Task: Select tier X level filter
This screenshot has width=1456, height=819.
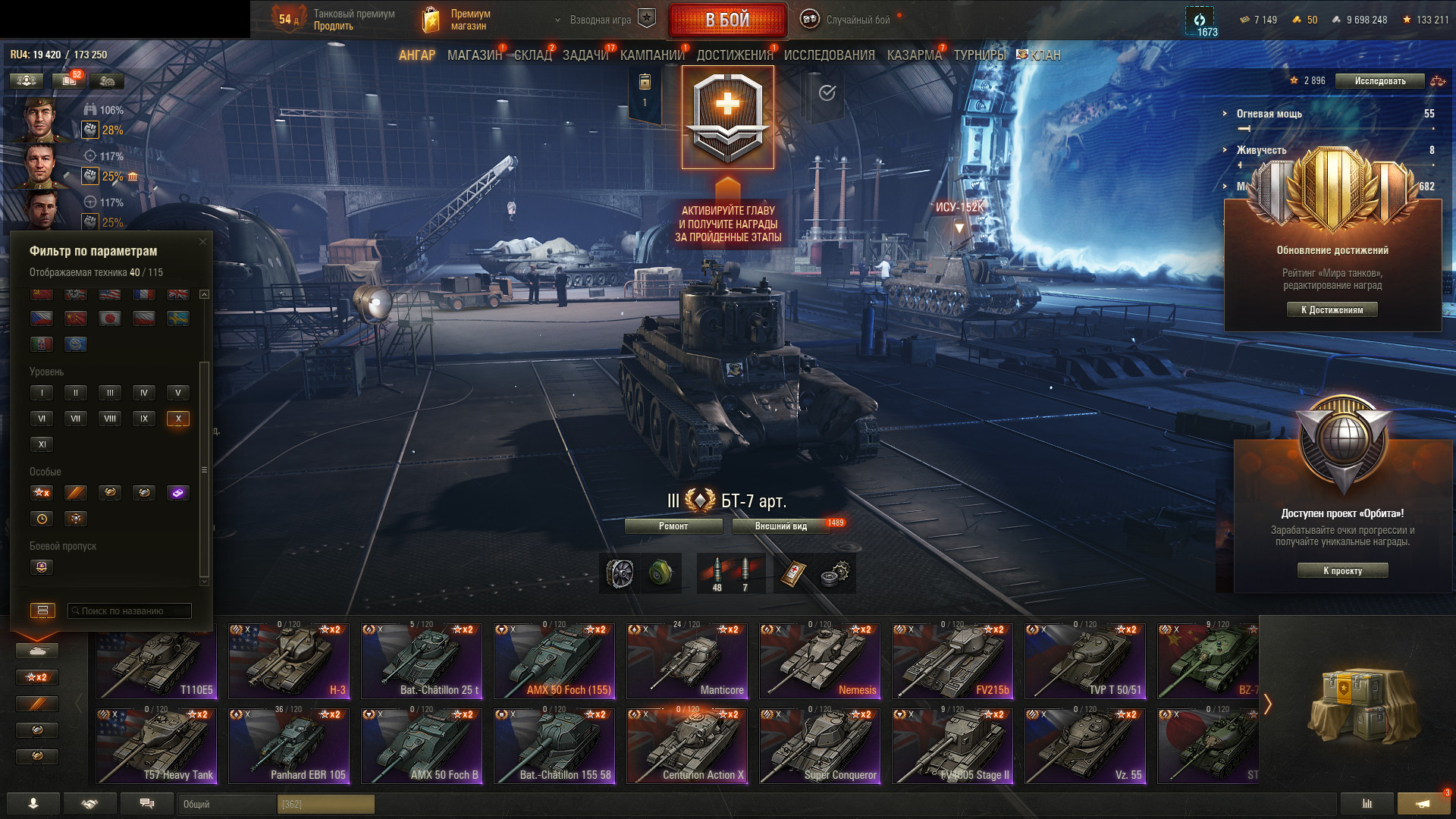Action: coord(178,419)
